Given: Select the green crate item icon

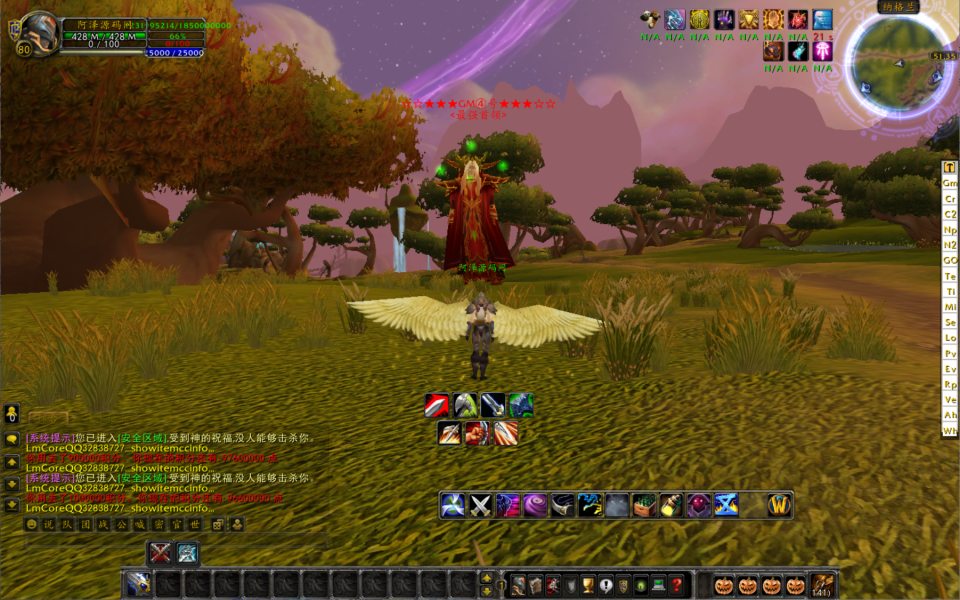Looking at the screenshot, I should pos(644,505).
